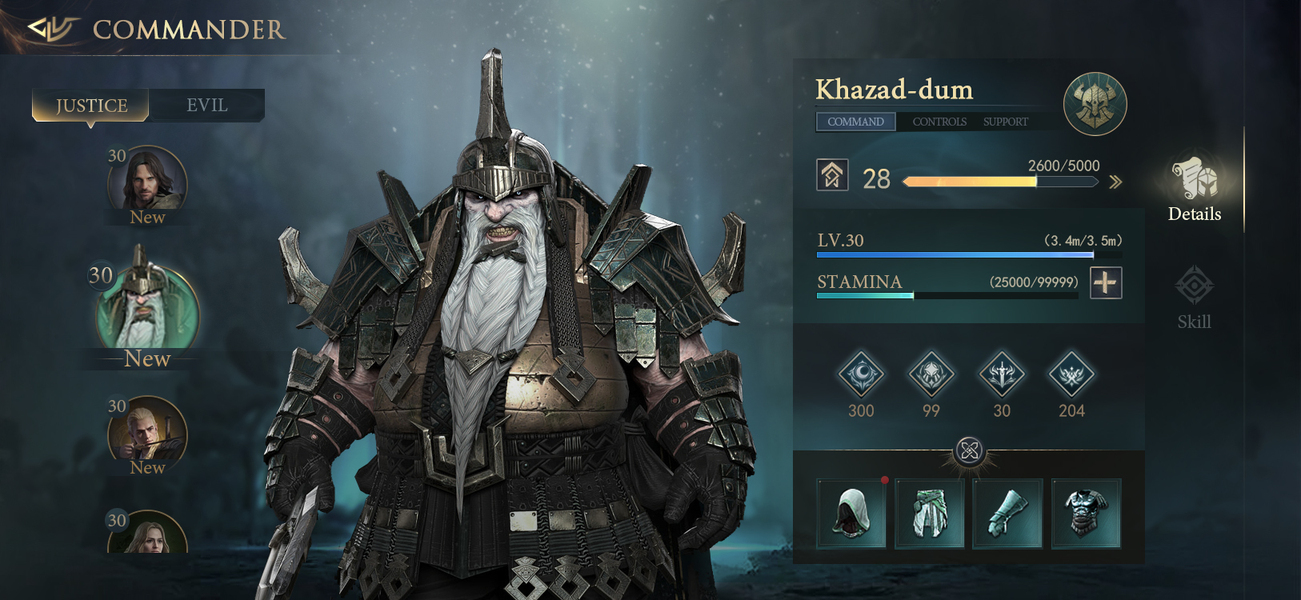Switch to the Evil tab
Screen dimensions: 1301x600
pyautogui.click(x=207, y=105)
